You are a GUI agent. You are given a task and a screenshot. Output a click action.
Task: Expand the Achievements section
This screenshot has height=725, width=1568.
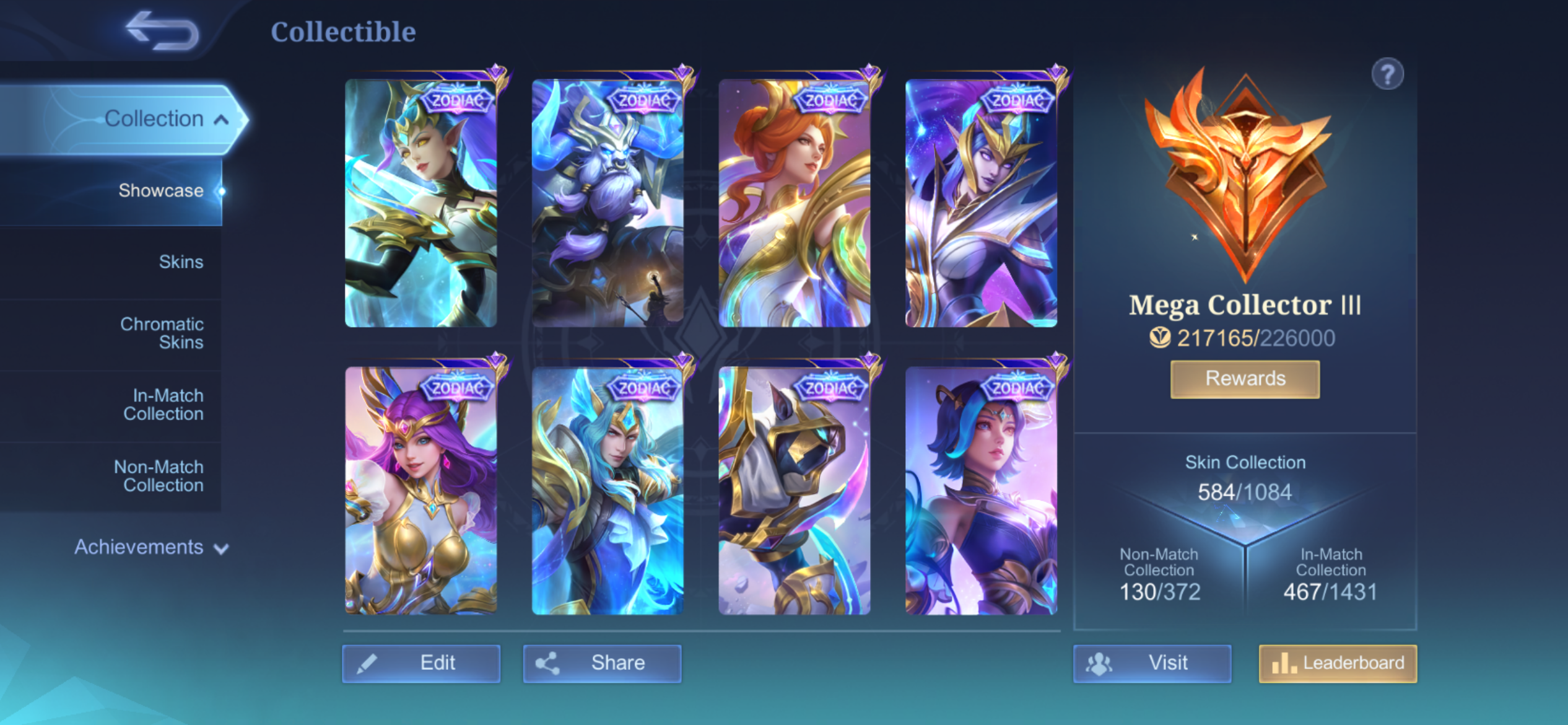(x=151, y=547)
